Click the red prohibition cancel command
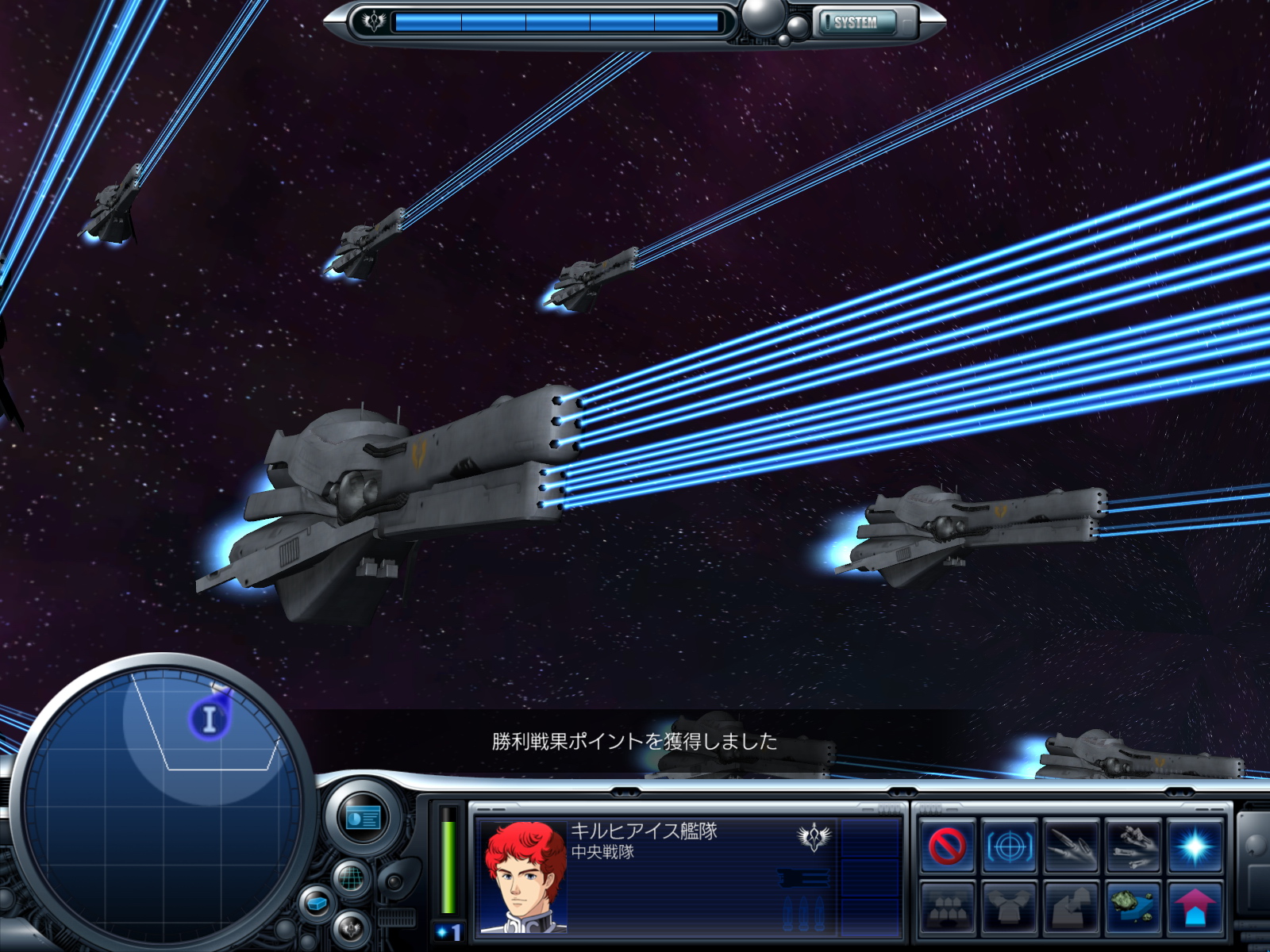This screenshot has height=952, width=1270. 947,846
